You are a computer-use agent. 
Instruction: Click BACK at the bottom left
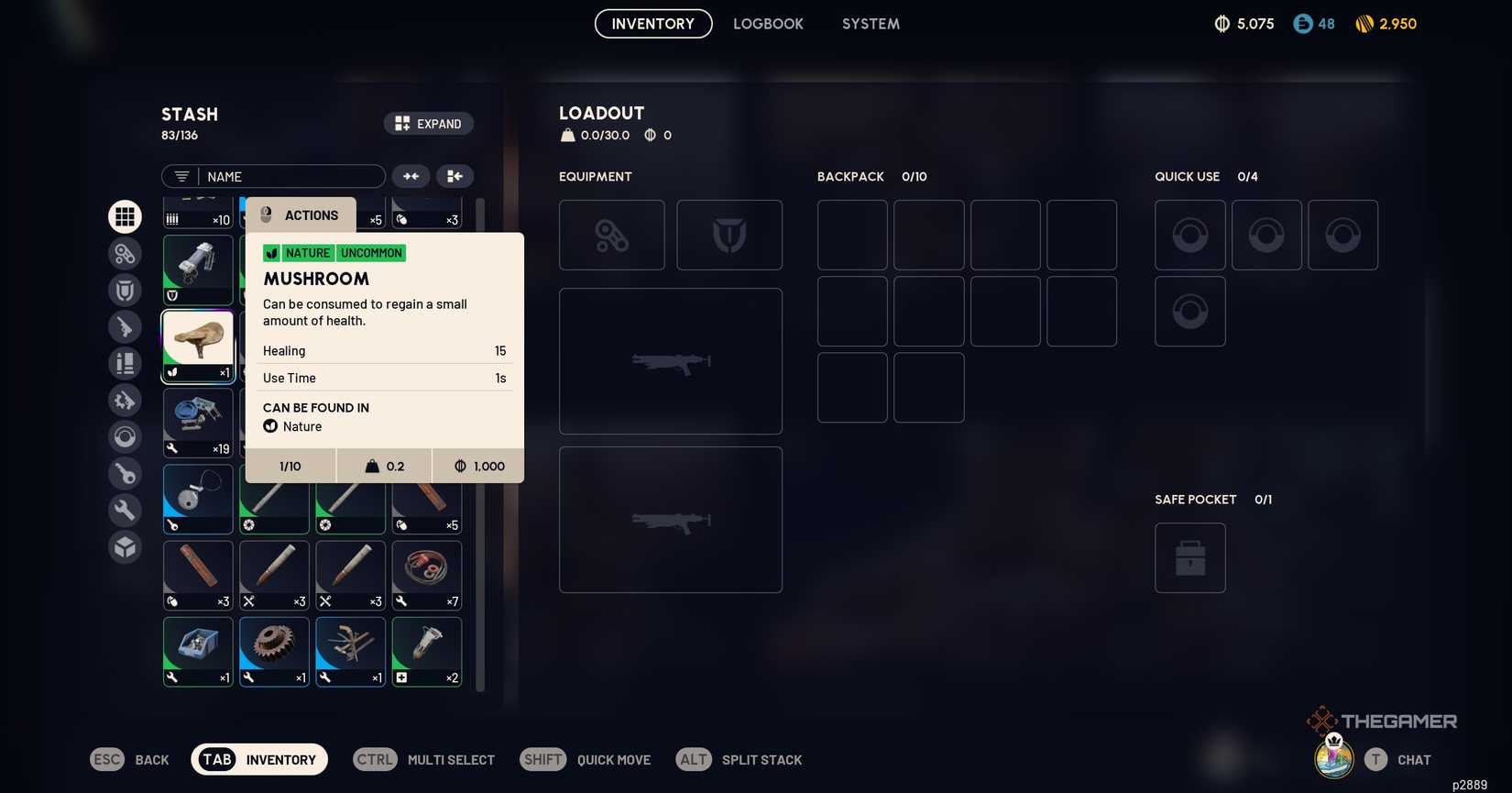point(129,759)
